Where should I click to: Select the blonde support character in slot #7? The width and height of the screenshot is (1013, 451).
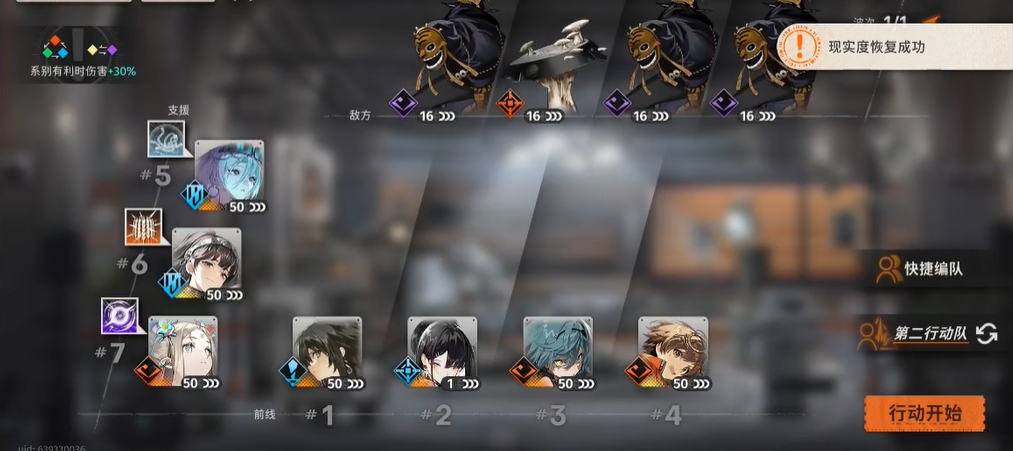coord(183,350)
